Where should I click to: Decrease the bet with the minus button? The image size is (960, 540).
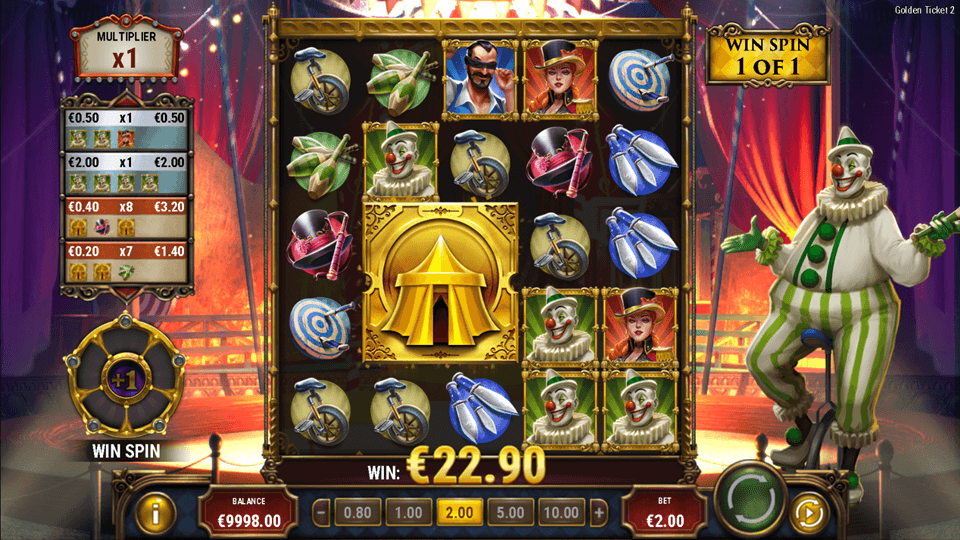[x=322, y=513]
